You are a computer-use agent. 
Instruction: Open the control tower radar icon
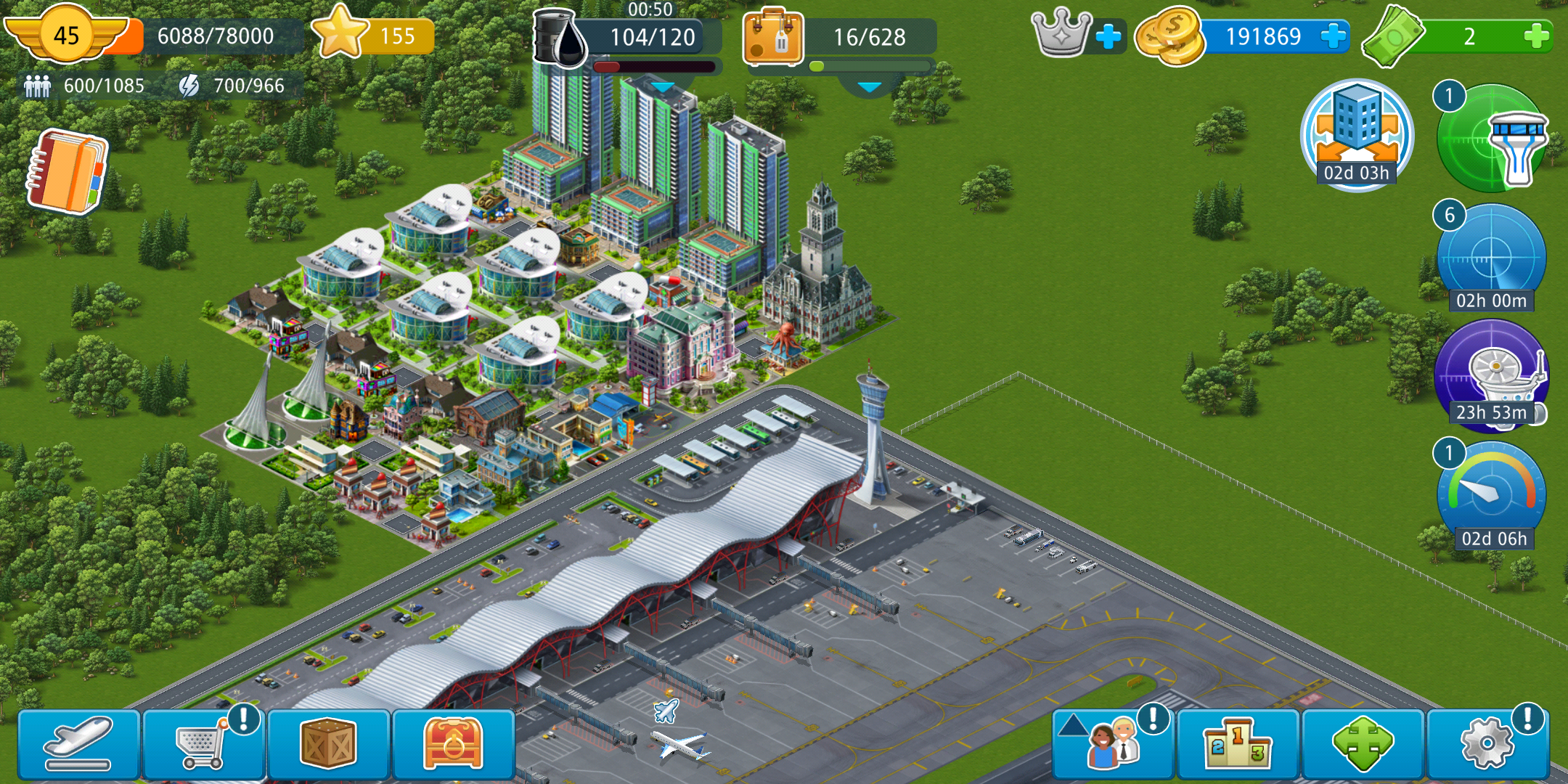pyautogui.click(x=1491, y=138)
